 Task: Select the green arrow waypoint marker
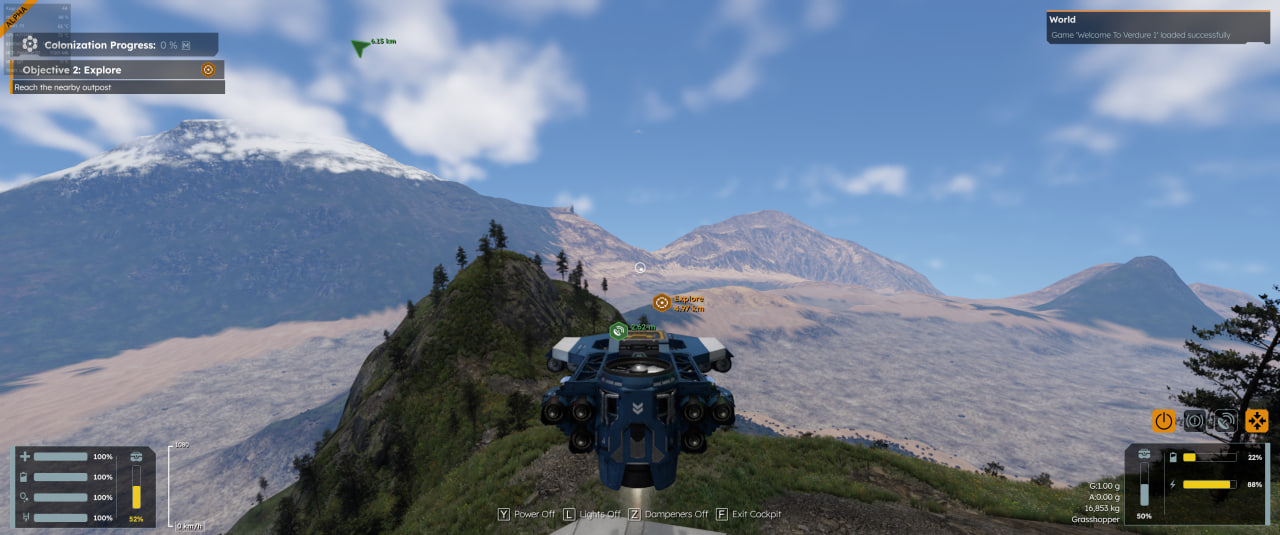pyautogui.click(x=360, y=47)
